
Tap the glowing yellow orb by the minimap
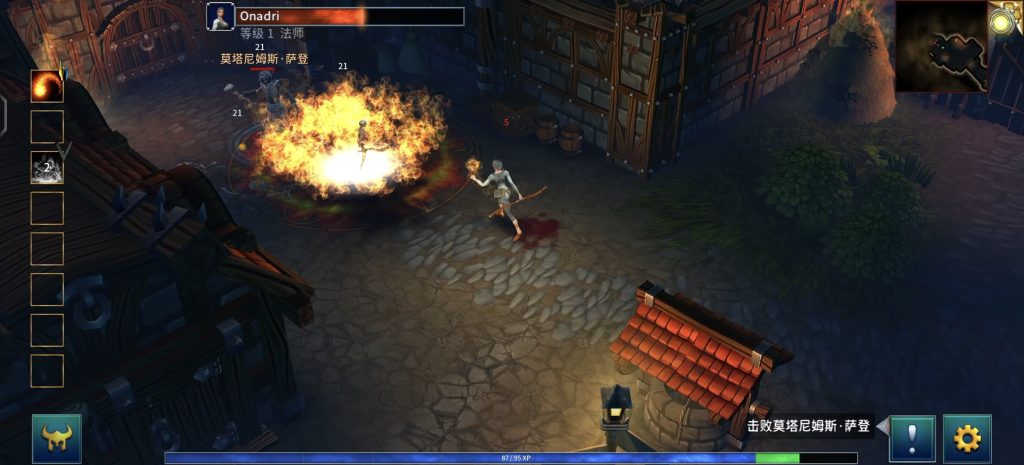click(1004, 20)
